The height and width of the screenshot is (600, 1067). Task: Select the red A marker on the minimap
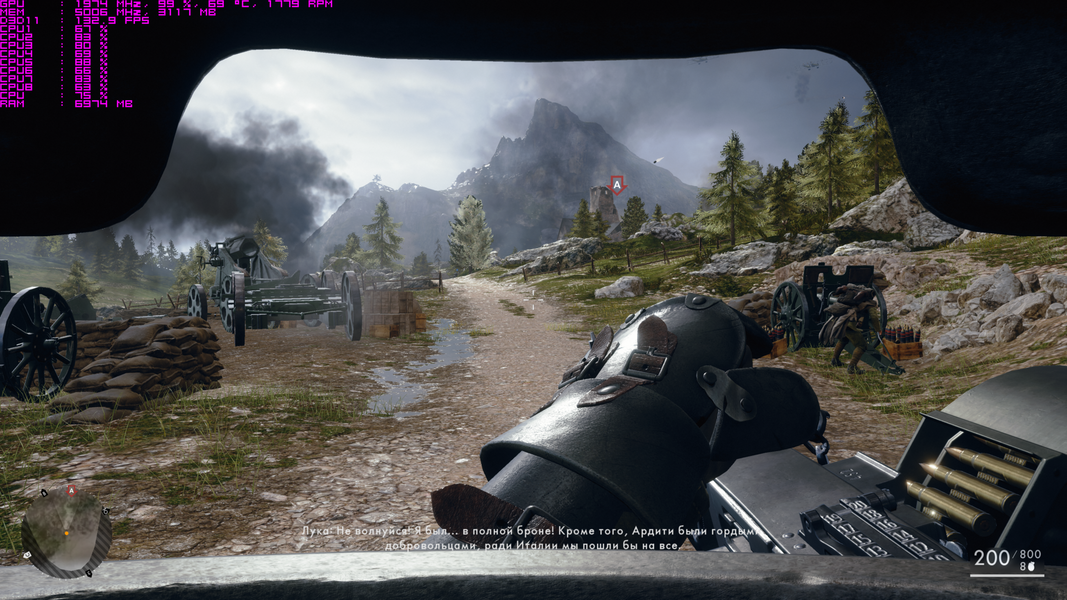71,491
